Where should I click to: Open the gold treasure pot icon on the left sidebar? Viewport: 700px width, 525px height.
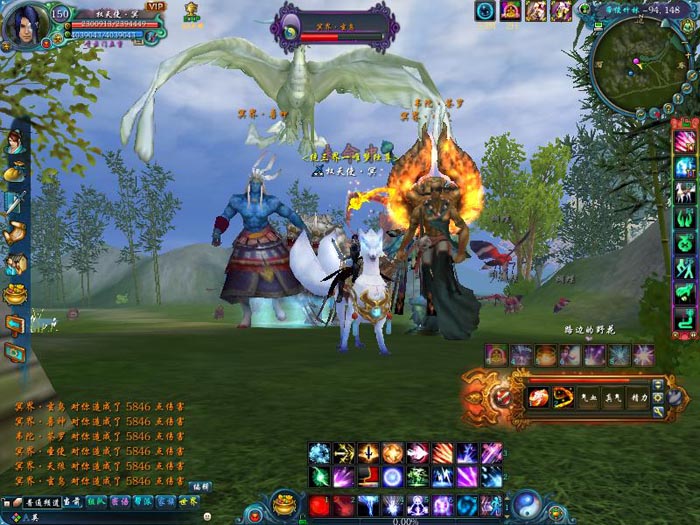point(15,294)
